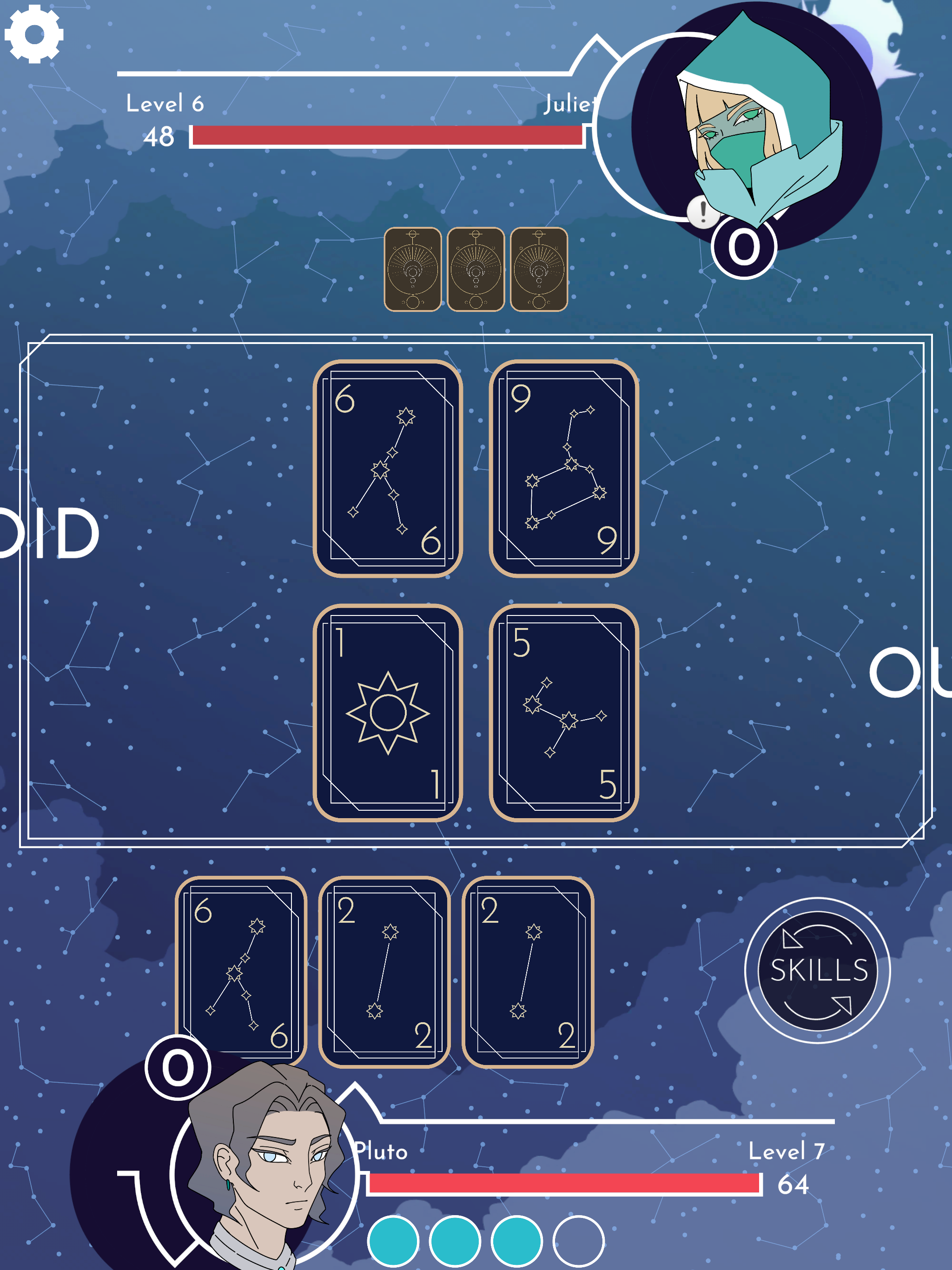
Task: Tap the exclamation alert on Juliet's portrait
Action: point(702,212)
